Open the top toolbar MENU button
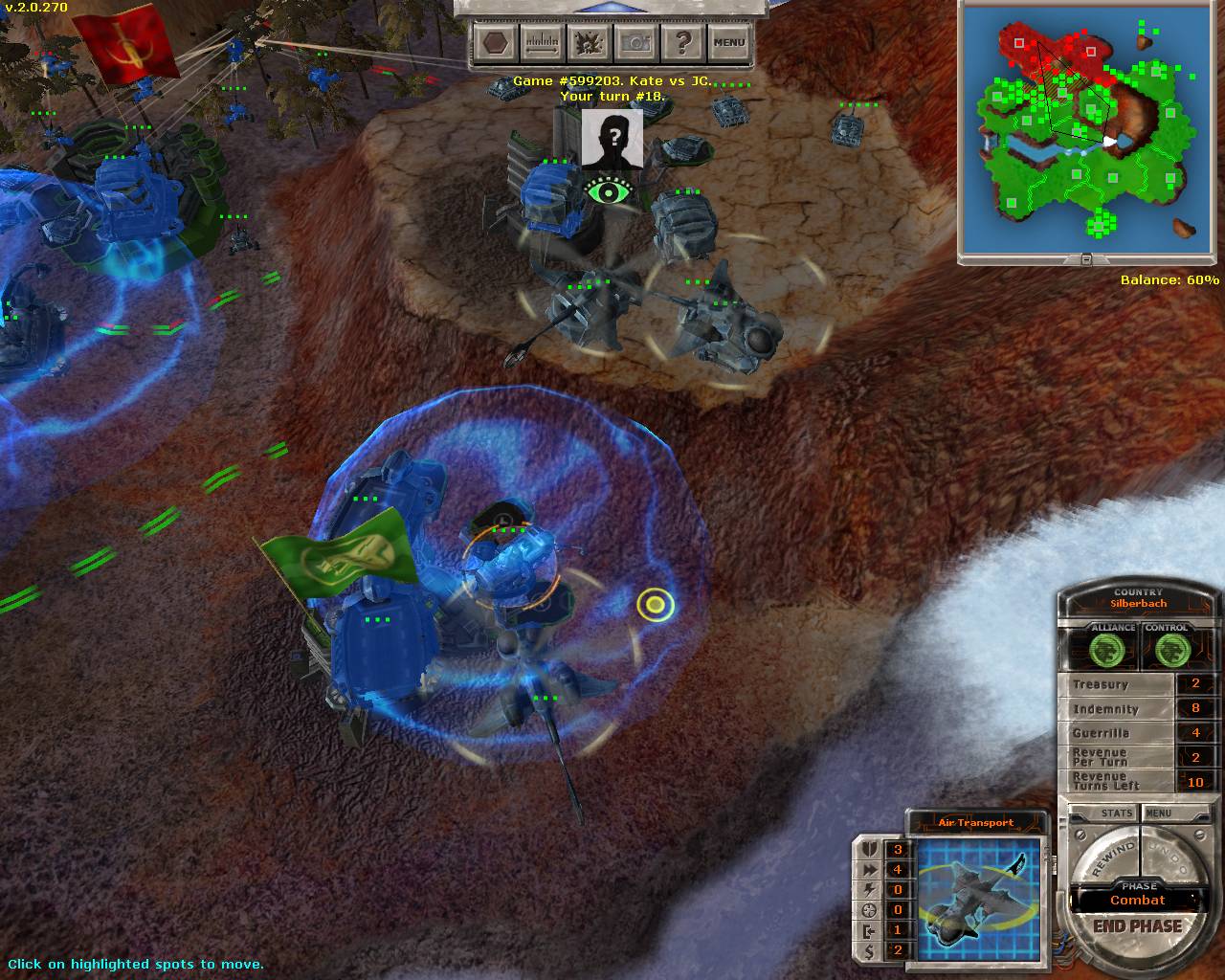Screen dimensions: 1225x980 click(728, 42)
